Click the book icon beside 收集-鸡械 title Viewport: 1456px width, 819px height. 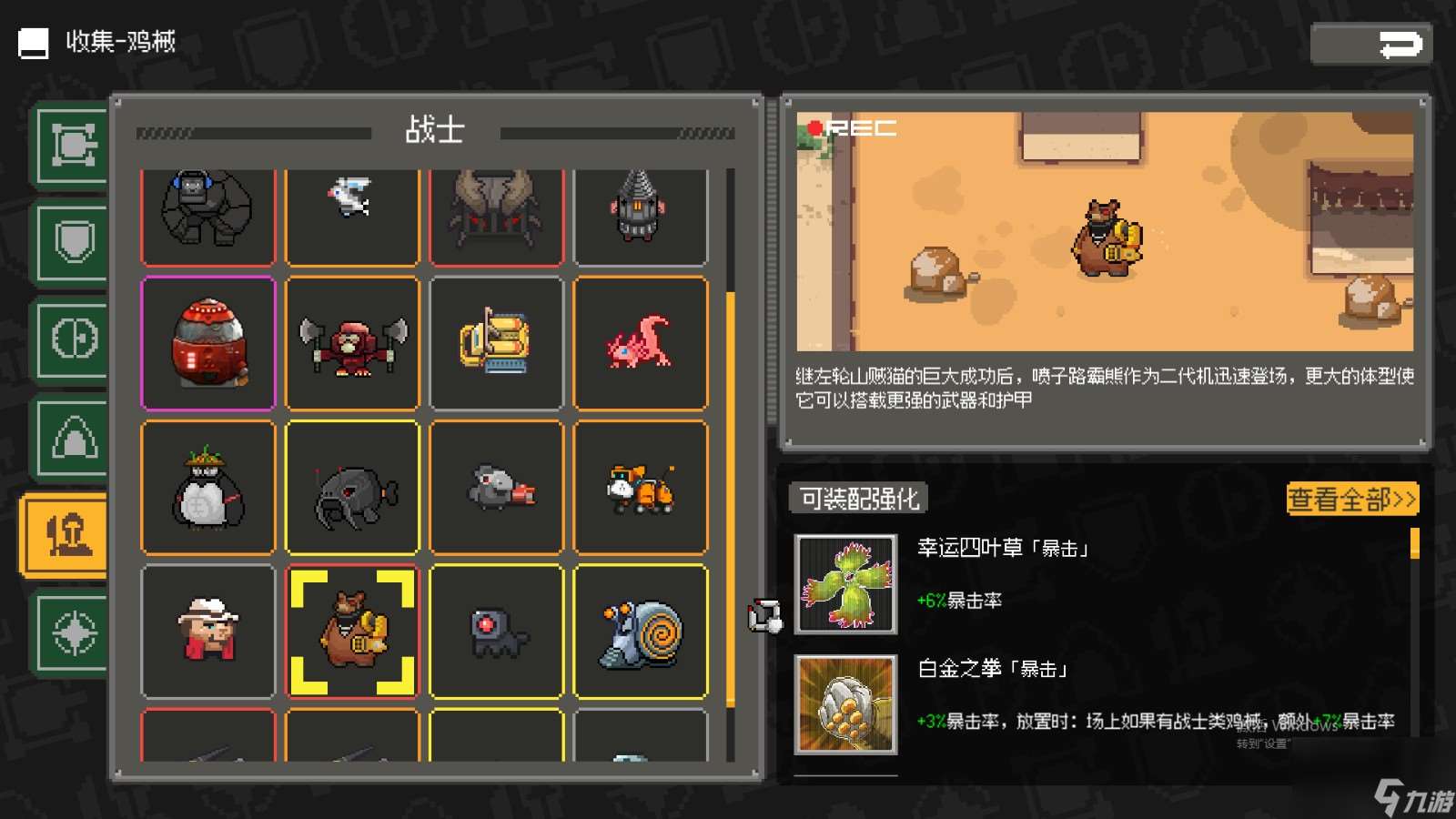(33, 41)
